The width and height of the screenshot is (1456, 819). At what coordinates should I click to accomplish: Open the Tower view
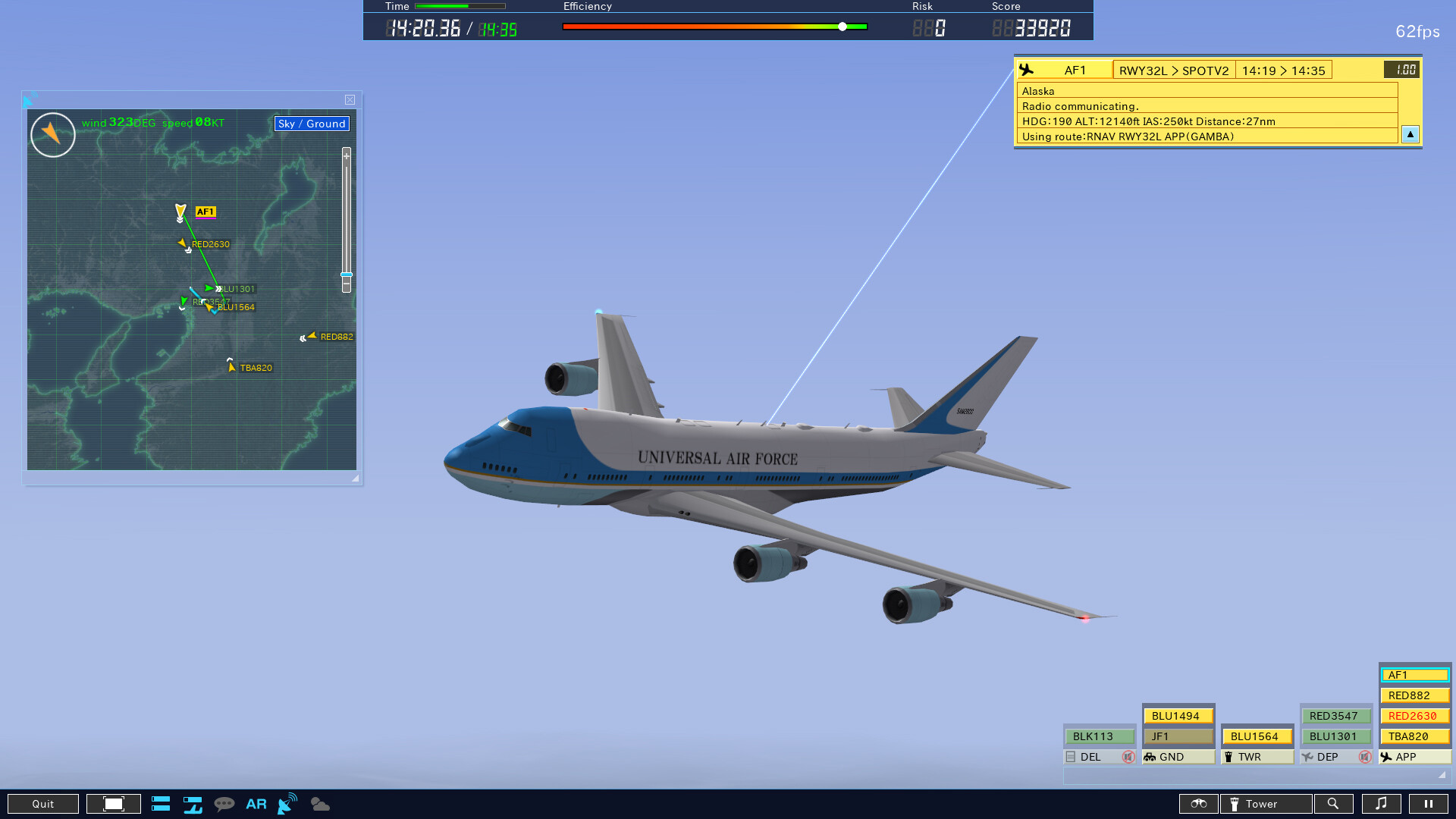pyautogui.click(x=1263, y=804)
